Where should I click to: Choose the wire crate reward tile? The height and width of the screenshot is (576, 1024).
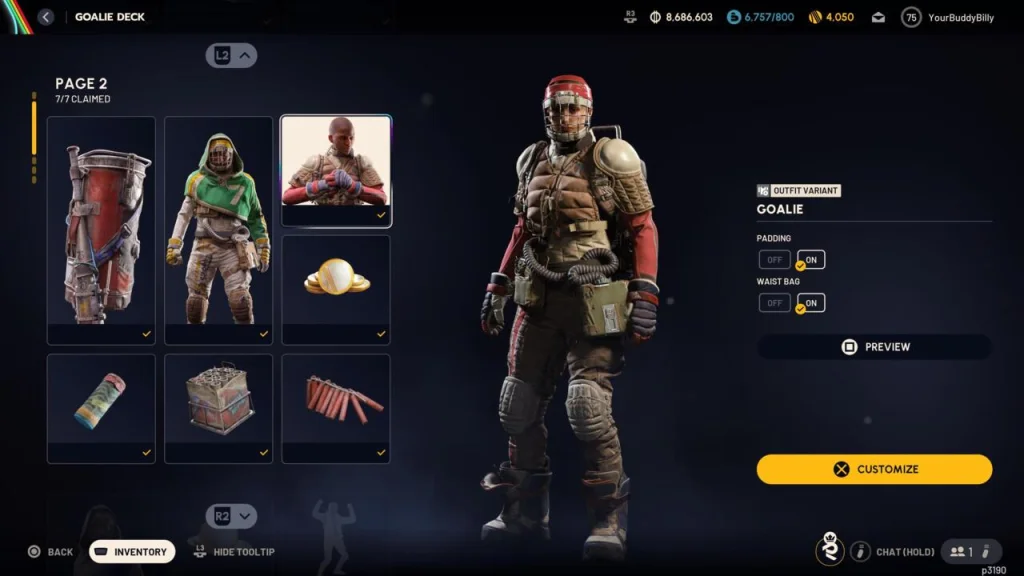point(218,407)
